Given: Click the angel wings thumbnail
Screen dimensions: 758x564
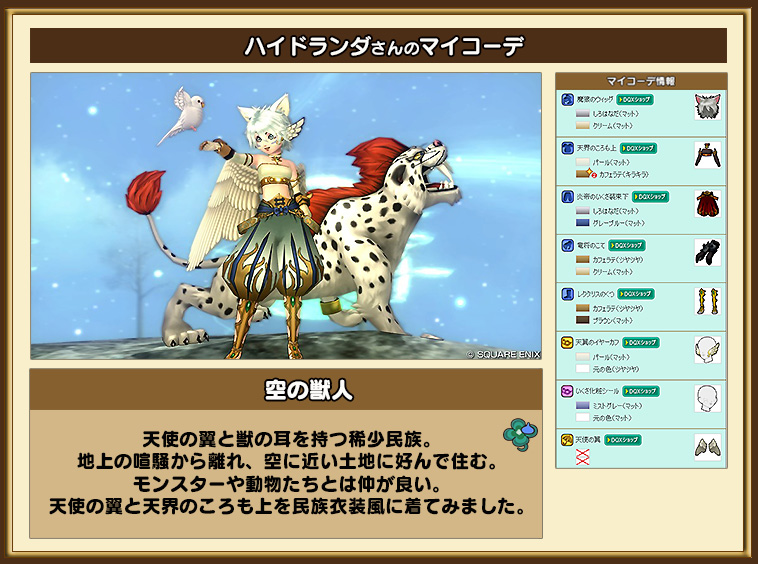Looking at the screenshot, I should click(708, 446).
